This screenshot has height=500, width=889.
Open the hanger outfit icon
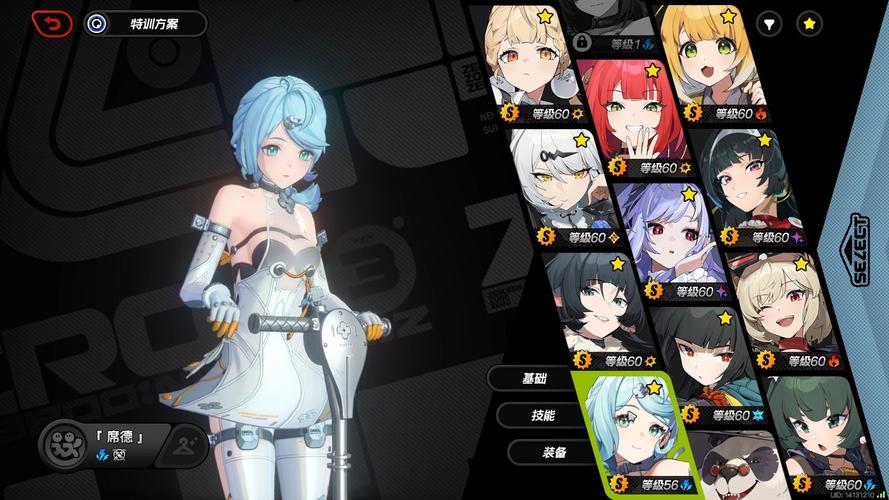point(183,445)
